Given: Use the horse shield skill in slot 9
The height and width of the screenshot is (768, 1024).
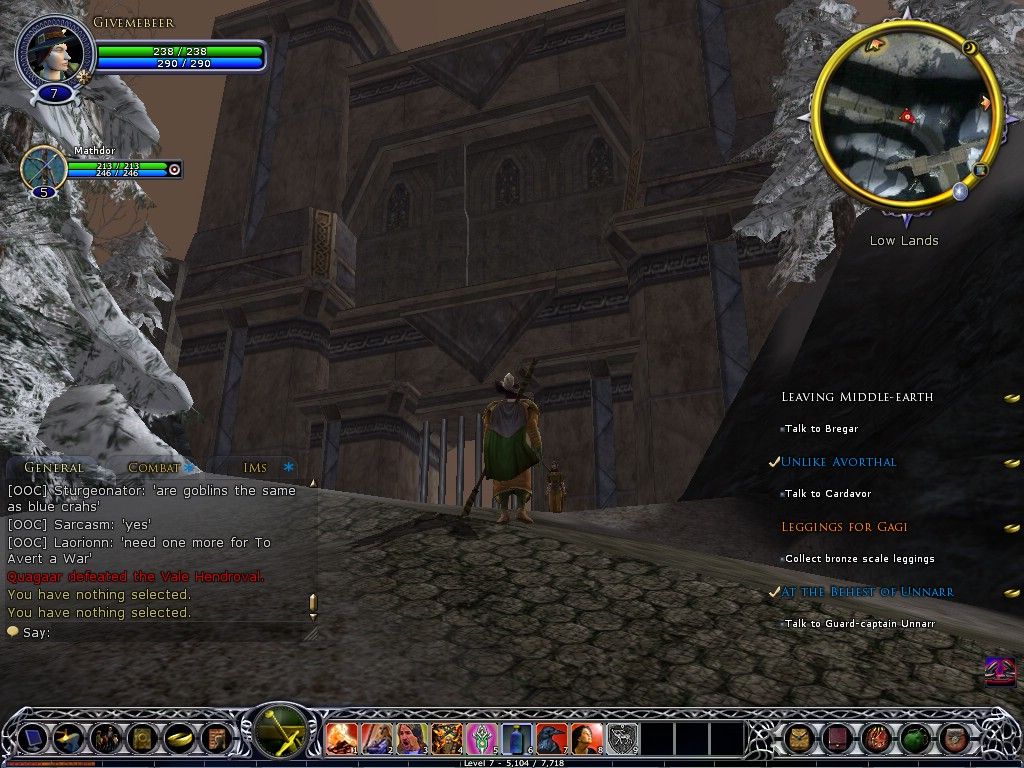Looking at the screenshot, I should point(621,738).
